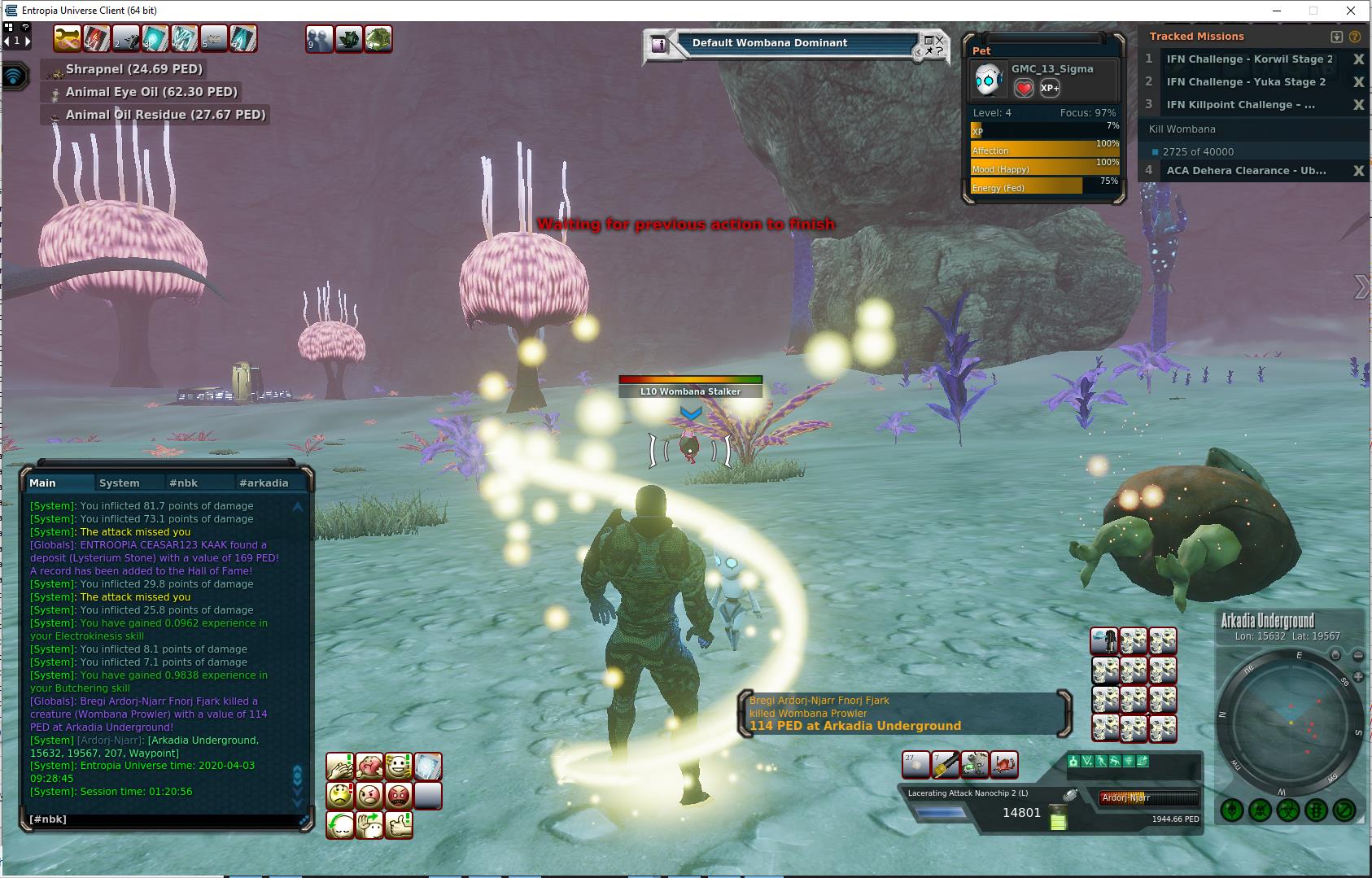Open the #arkadia chat tab
This screenshot has height=878, width=1372.
[x=264, y=483]
